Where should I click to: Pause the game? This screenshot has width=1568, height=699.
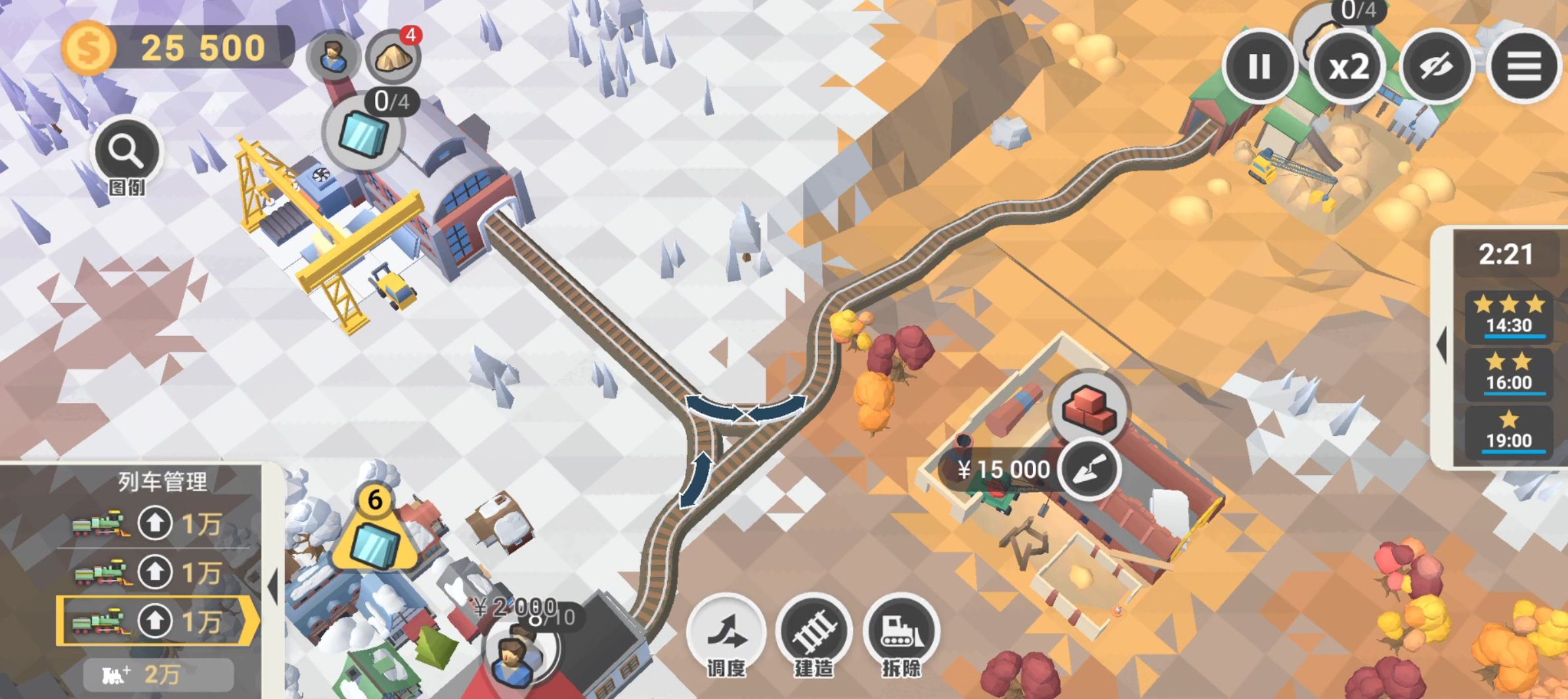(1259, 66)
